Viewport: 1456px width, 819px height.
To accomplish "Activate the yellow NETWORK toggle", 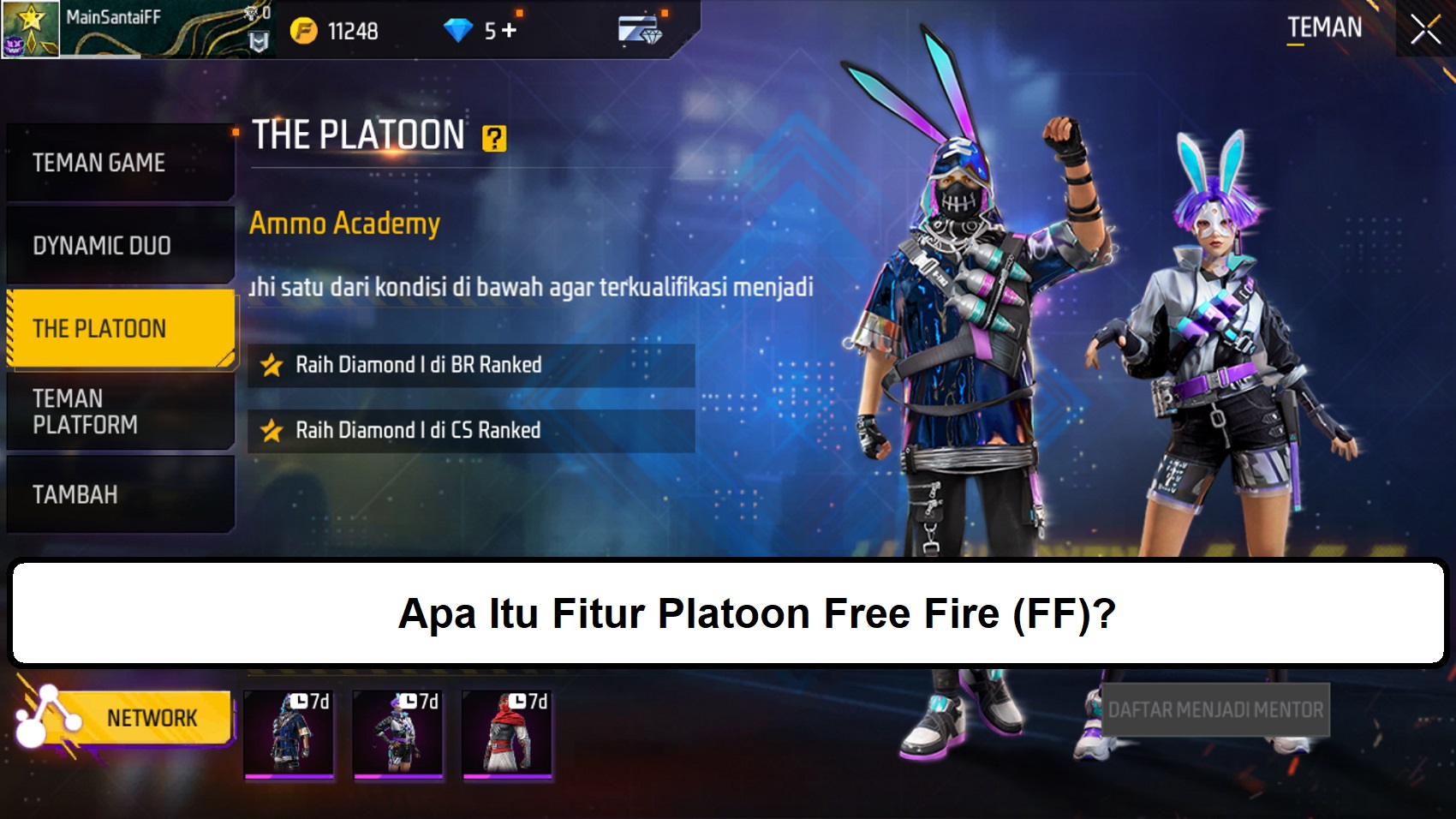I will [152, 717].
